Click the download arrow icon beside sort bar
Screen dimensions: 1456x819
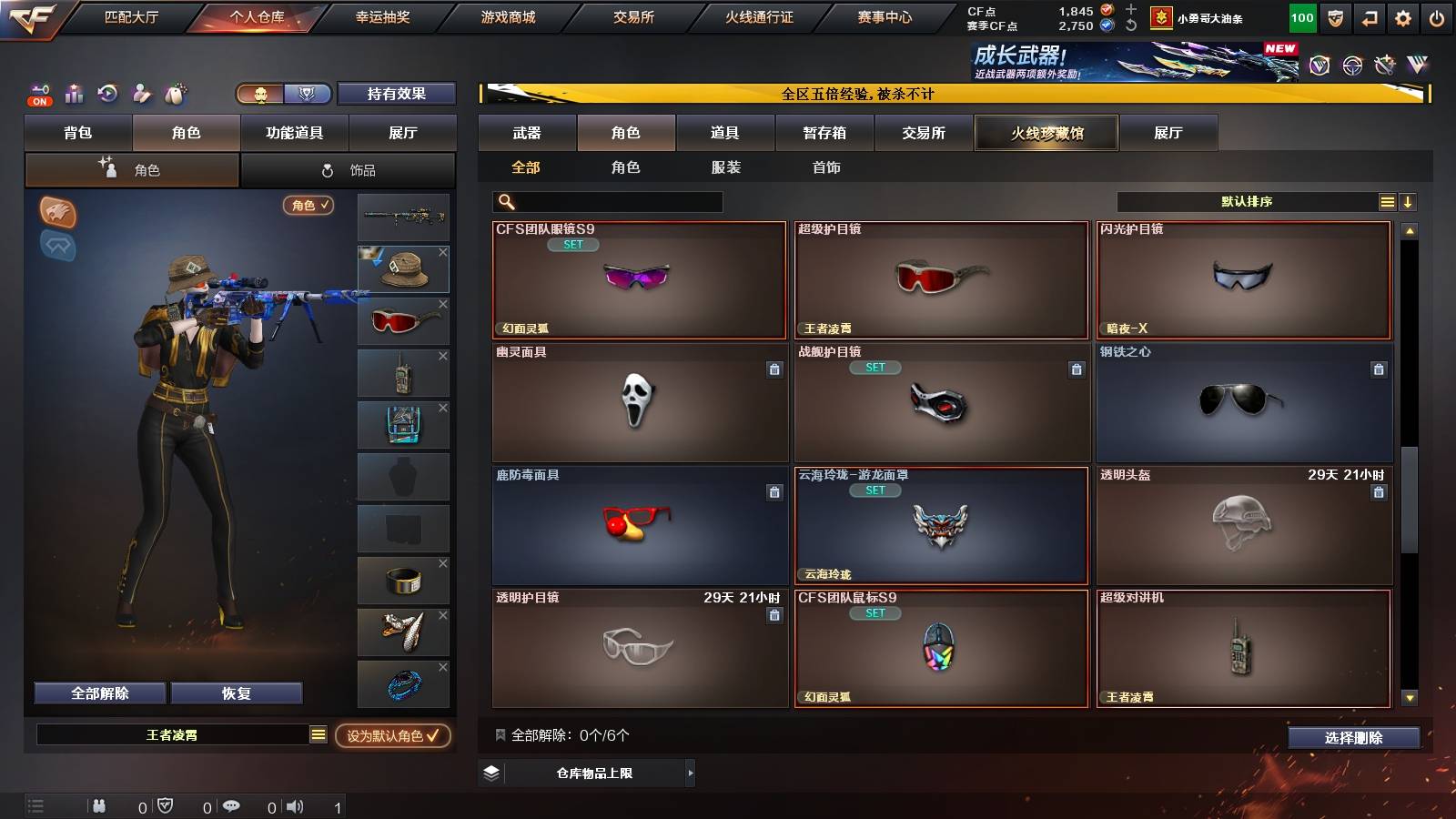[1409, 201]
